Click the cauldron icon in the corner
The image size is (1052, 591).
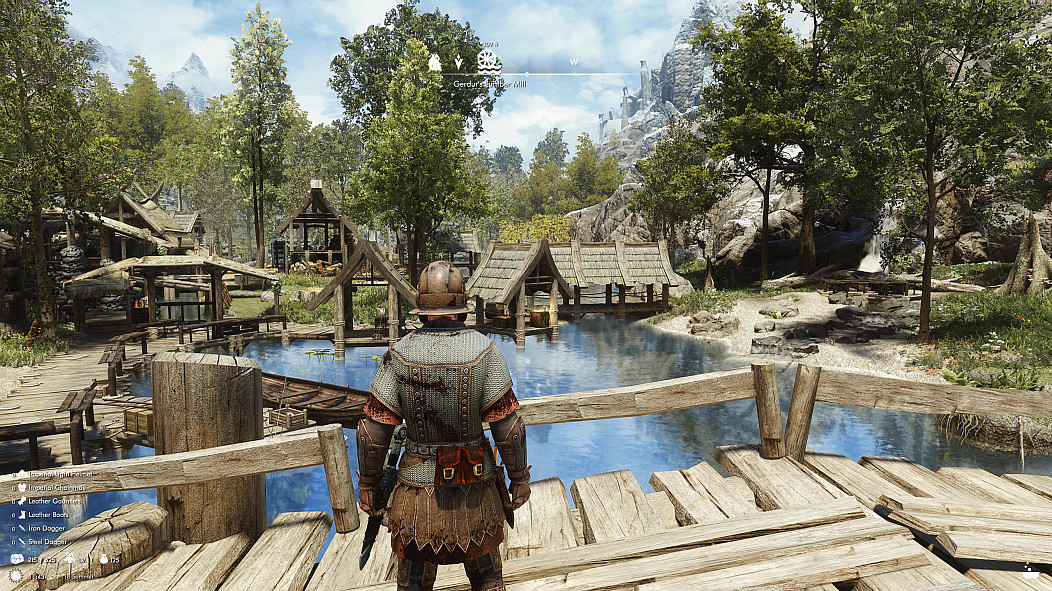(x=1029, y=573)
